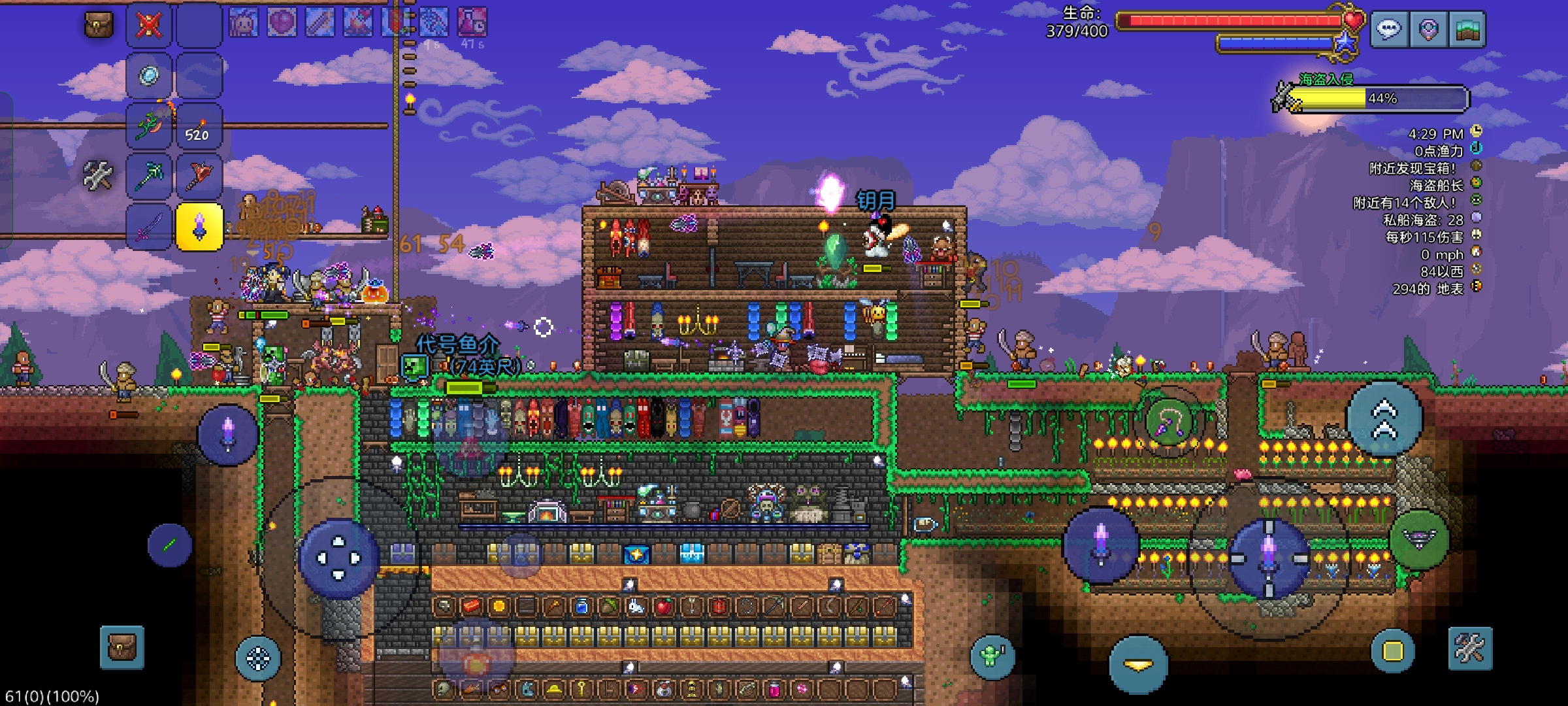Switch to the dark sword slot
Screen dimensions: 1568x706
click(x=149, y=227)
